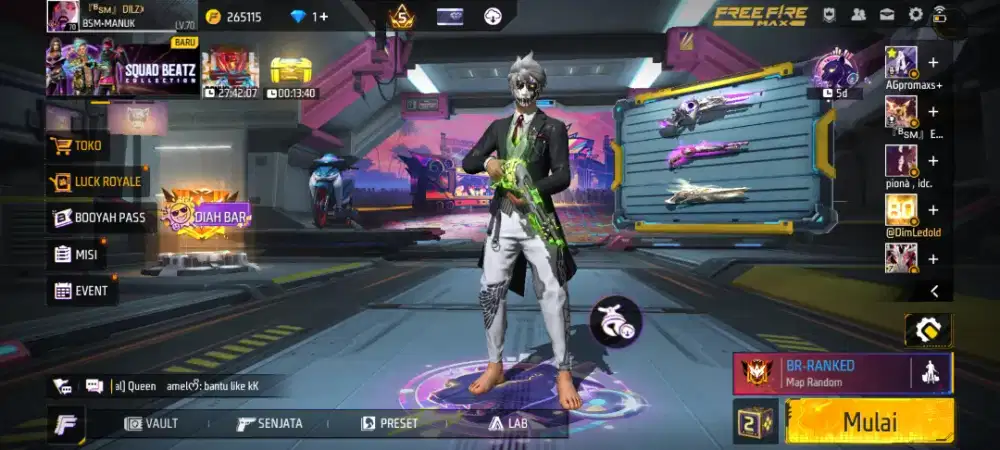Open the Booyah Pass menu

100,218
